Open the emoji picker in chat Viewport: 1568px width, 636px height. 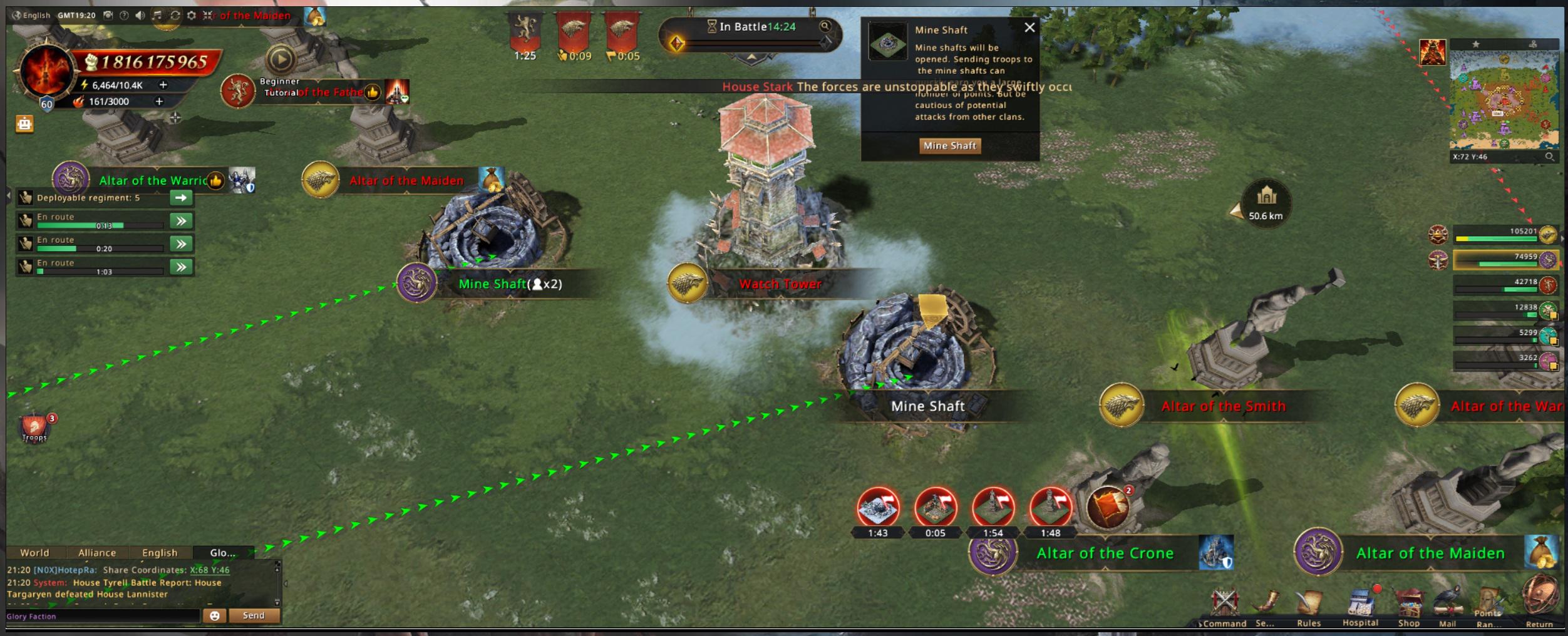point(214,615)
